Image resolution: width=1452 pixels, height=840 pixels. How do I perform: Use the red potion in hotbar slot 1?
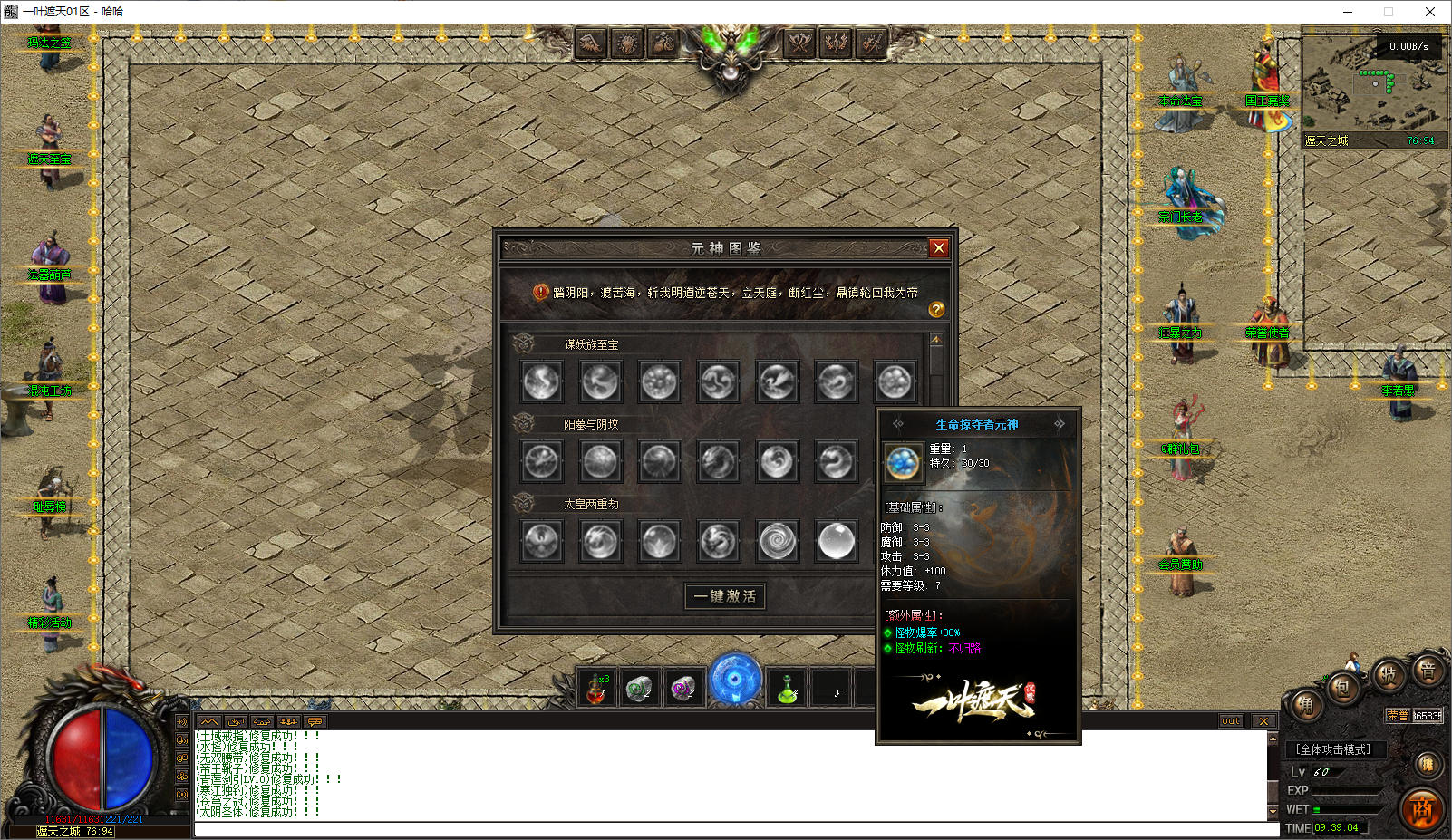596,689
